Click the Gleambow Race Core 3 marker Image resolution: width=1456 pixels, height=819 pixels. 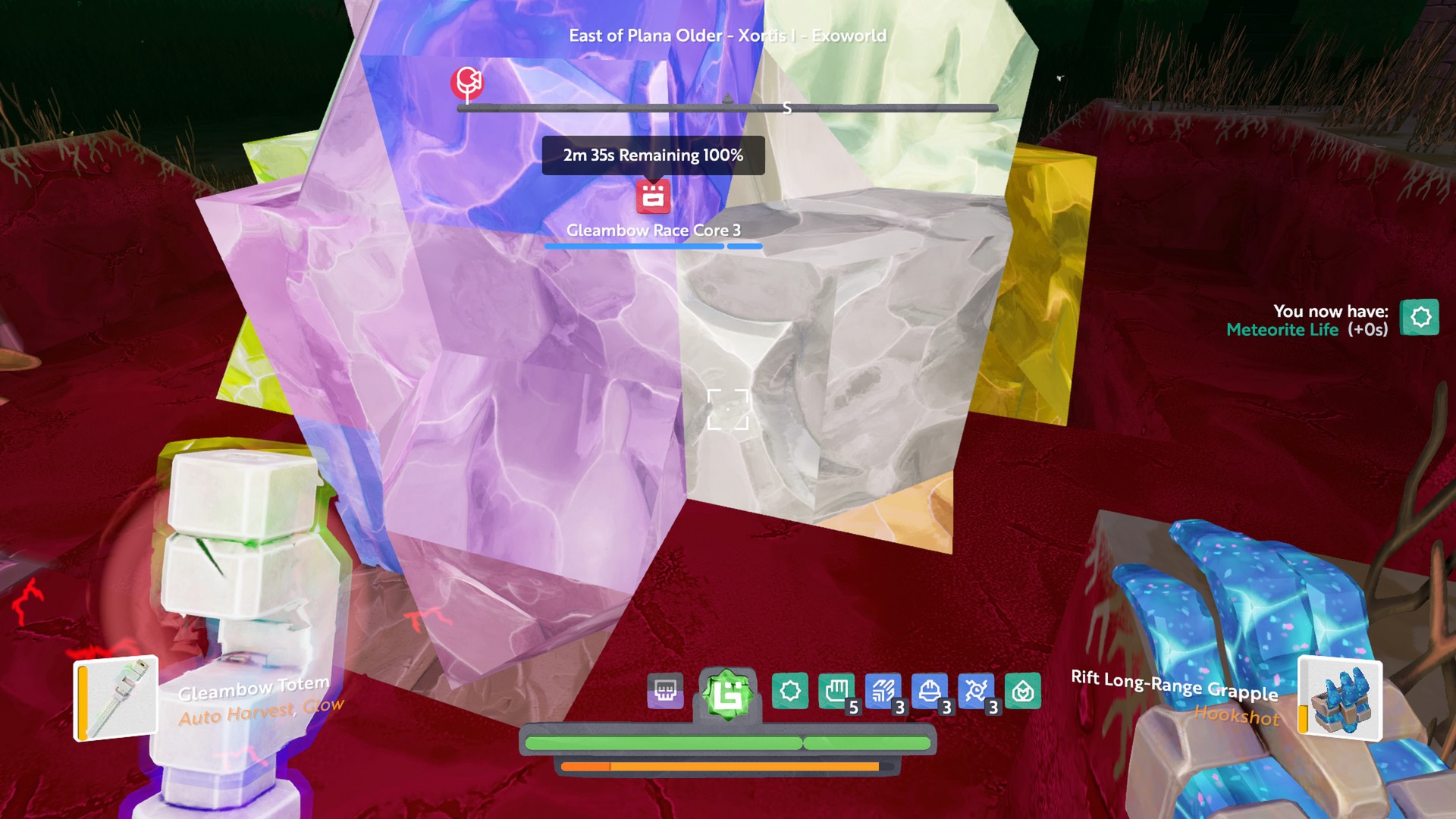(653, 197)
